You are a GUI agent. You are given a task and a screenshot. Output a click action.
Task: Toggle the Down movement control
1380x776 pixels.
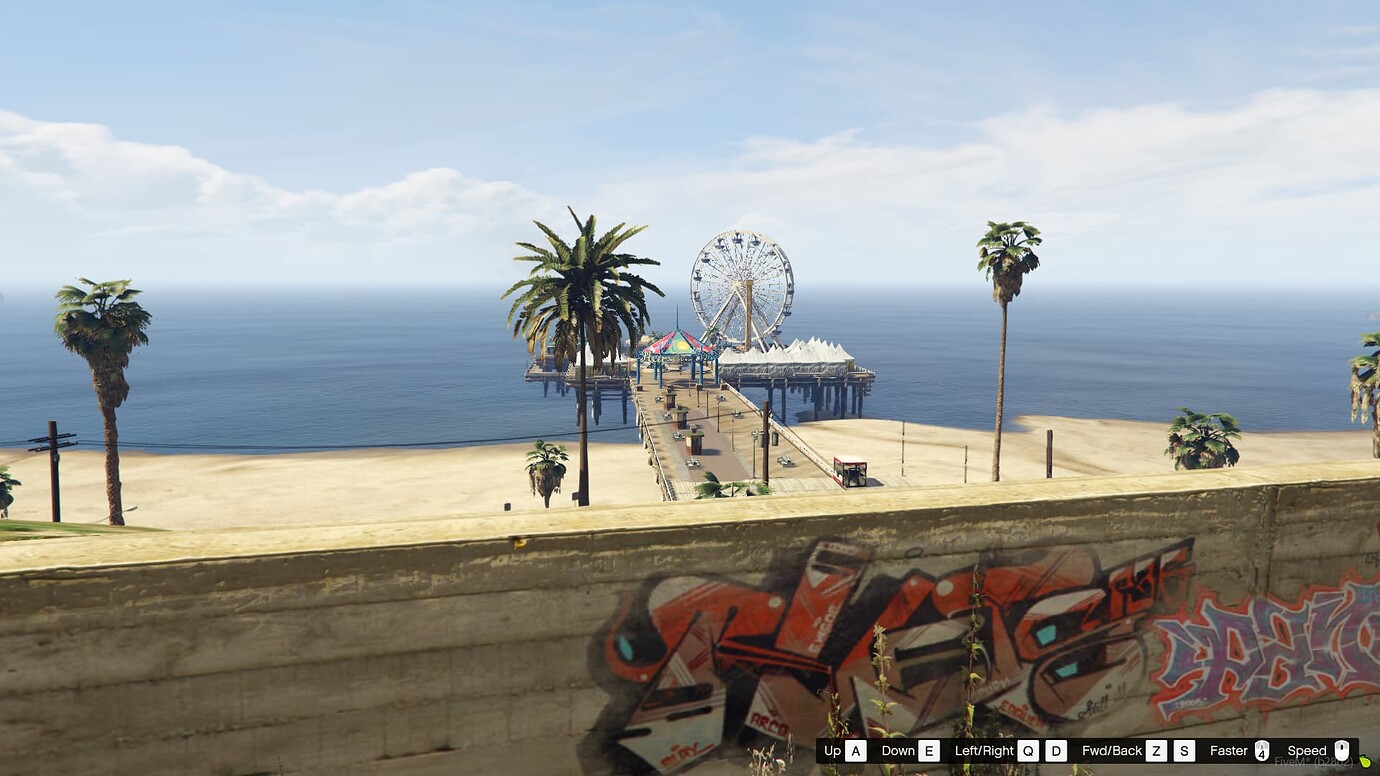tap(897, 751)
